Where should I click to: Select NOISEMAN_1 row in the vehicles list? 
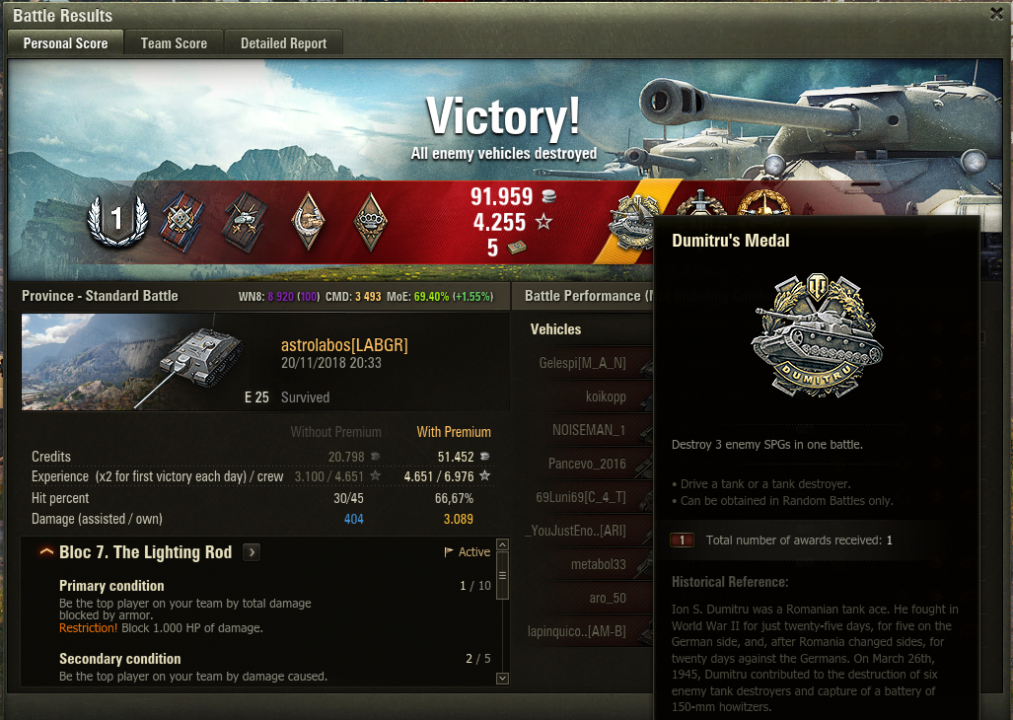[x=589, y=430]
